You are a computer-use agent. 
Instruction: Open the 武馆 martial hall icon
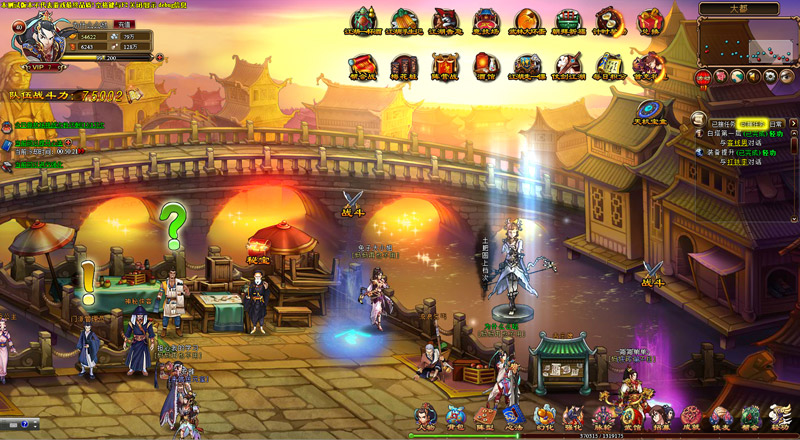click(632, 417)
